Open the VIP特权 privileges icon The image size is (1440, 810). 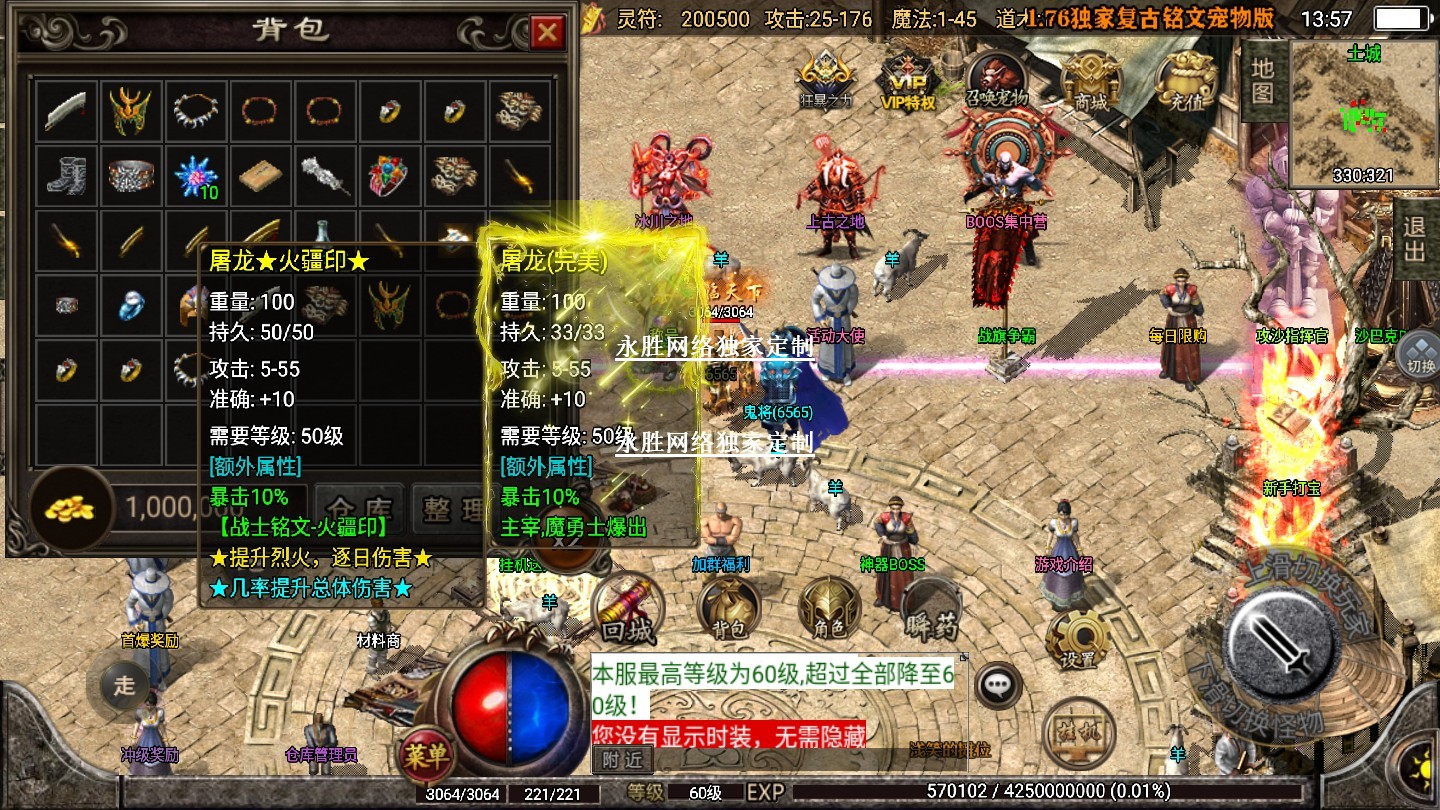907,80
